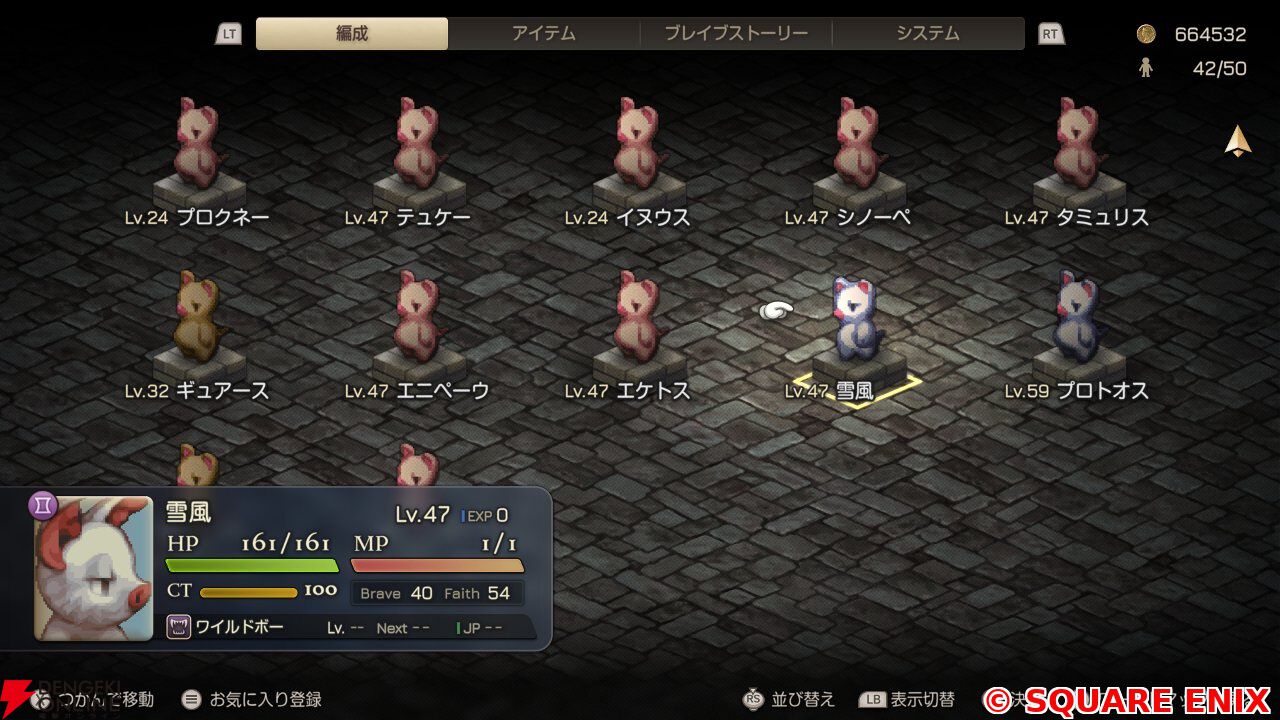
Task: Pick the unit エケトス
Action: (x=638, y=318)
